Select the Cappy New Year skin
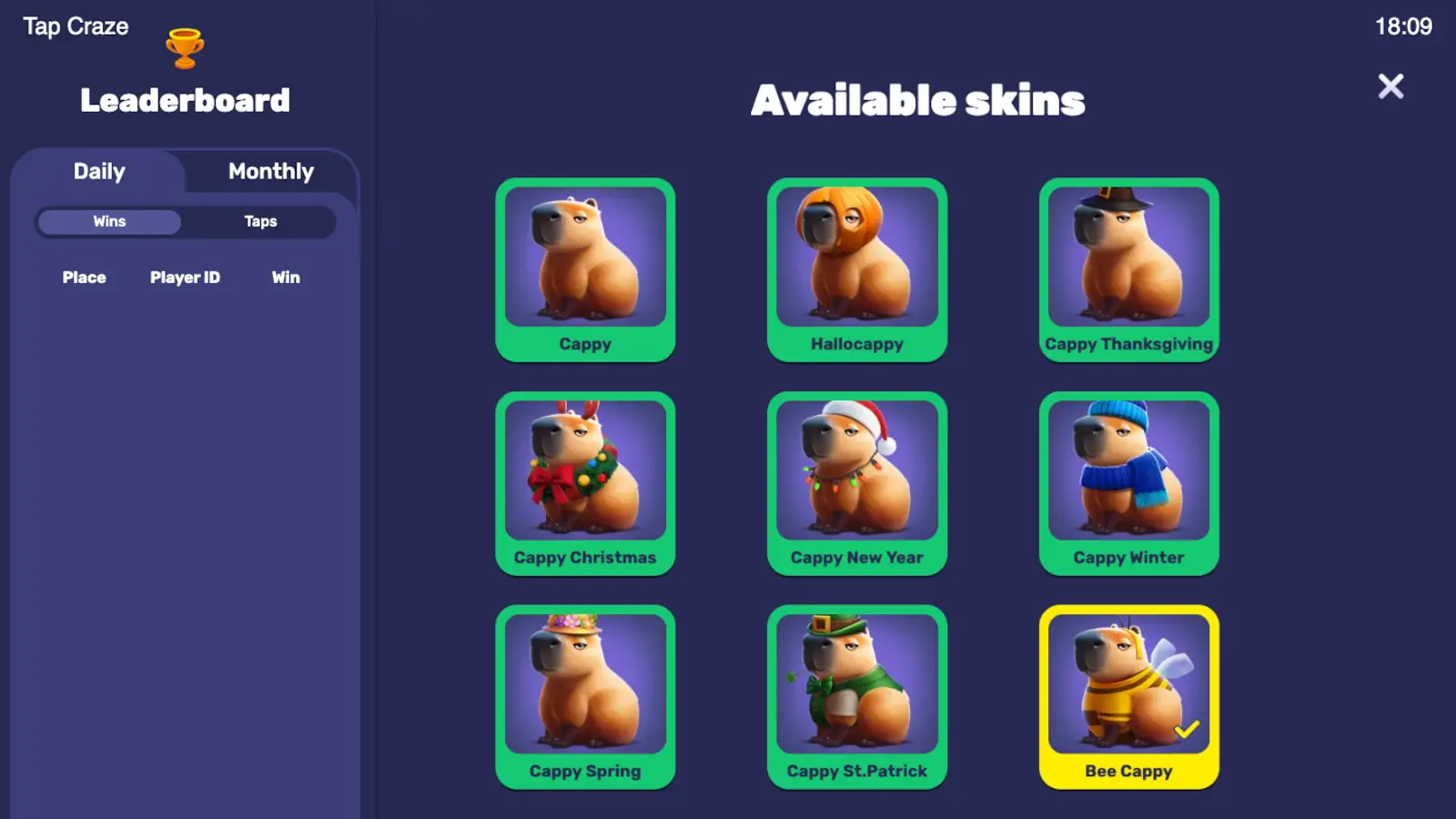Image resolution: width=1456 pixels, height=819 pixels. (x=857, y=483)
